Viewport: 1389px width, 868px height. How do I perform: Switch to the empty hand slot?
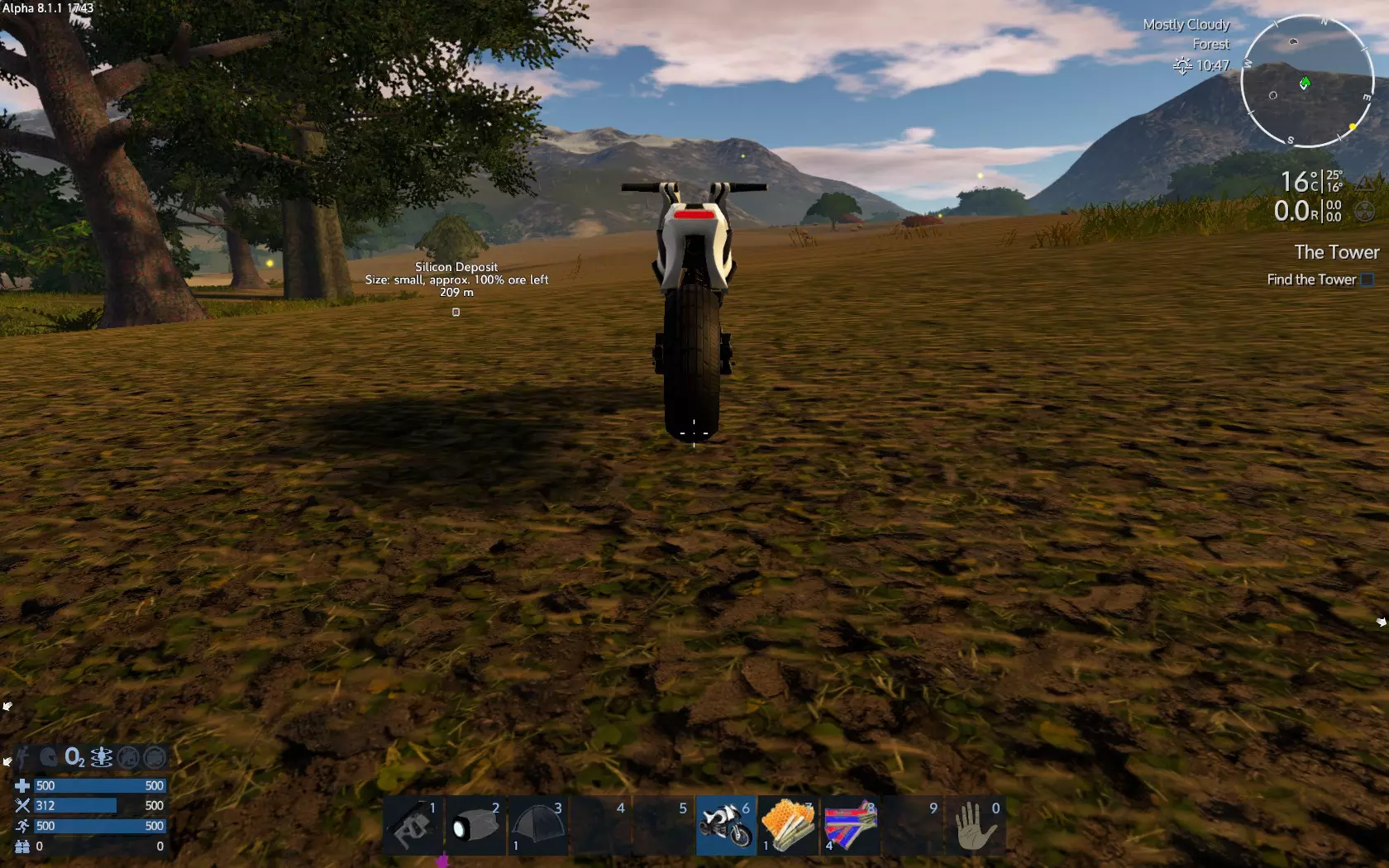tap(975, 825)
